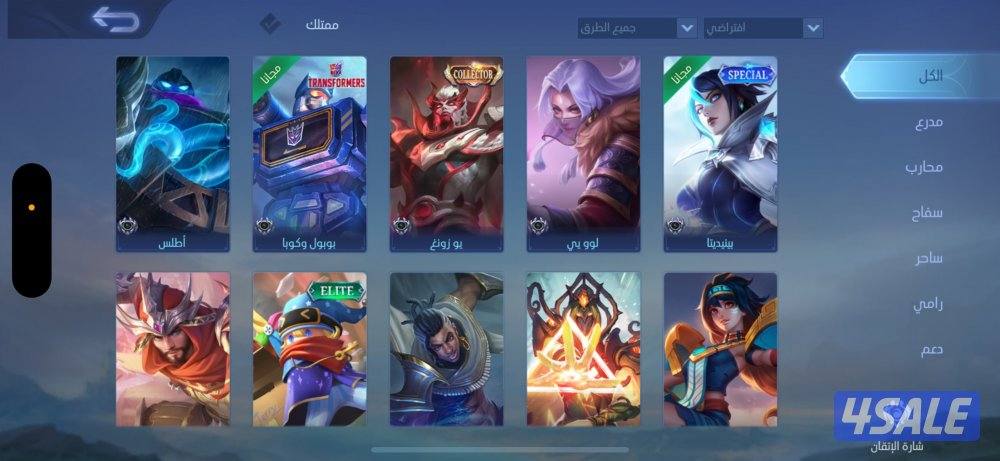This screenshot has width=1000, height=461.
Task: Select the أطلس Atlas hero card
Action: [172, 153]
